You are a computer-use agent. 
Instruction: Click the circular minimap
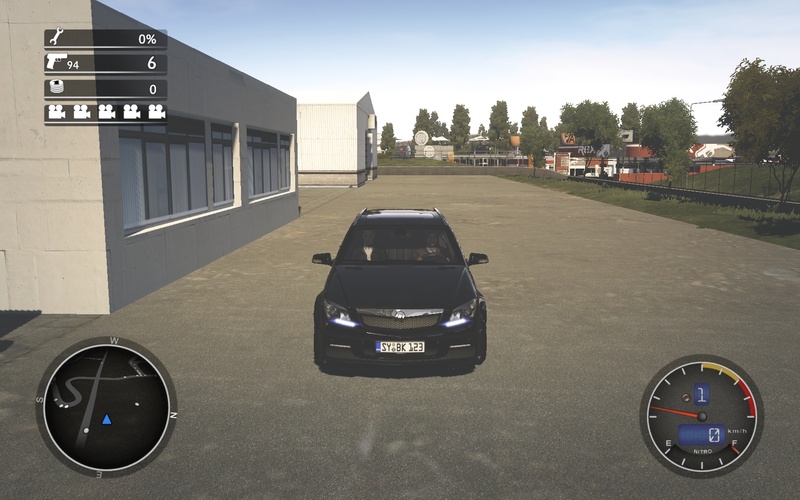(106, 407)
